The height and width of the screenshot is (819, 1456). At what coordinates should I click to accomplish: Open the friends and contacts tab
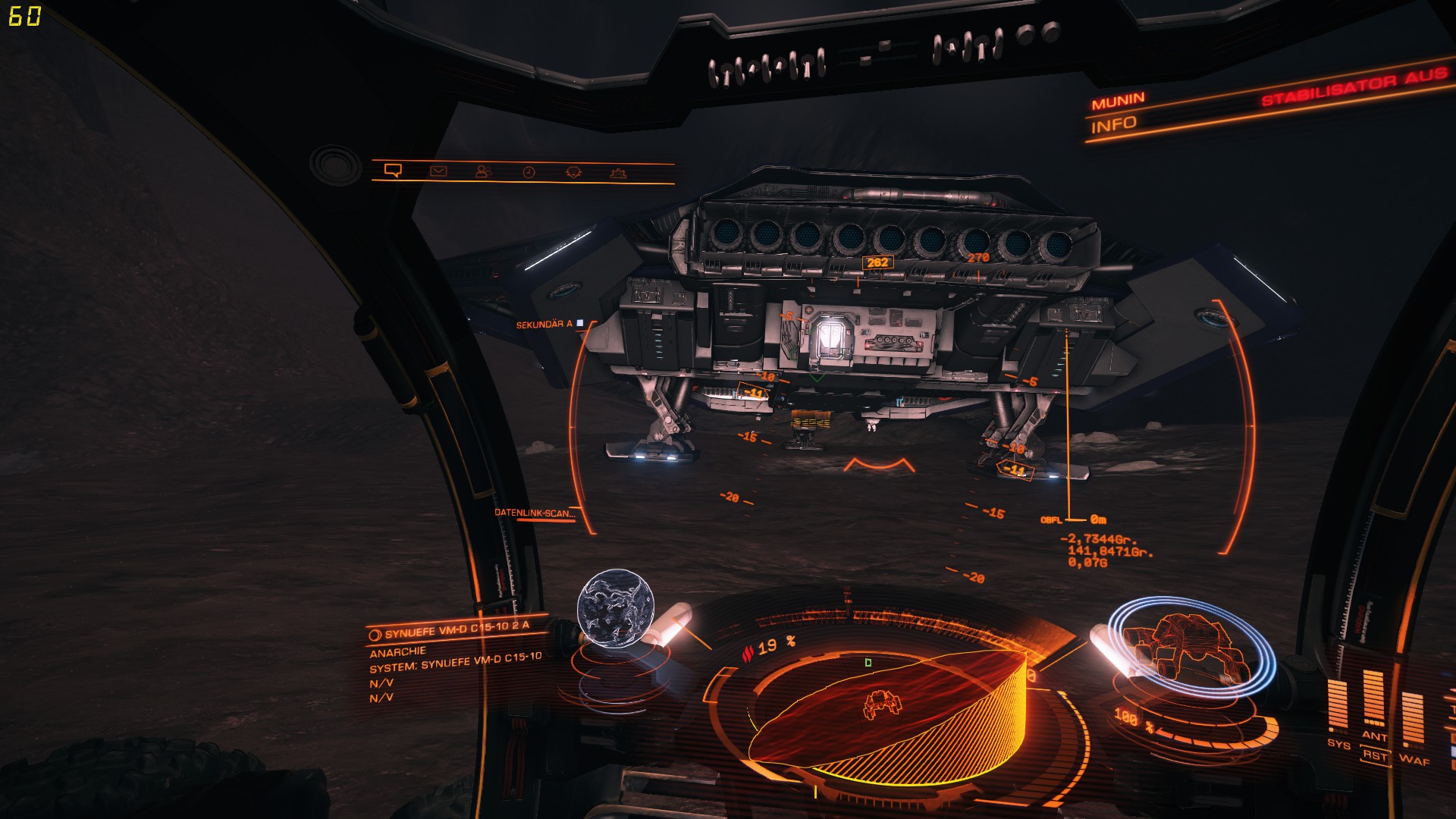point(483,172)
